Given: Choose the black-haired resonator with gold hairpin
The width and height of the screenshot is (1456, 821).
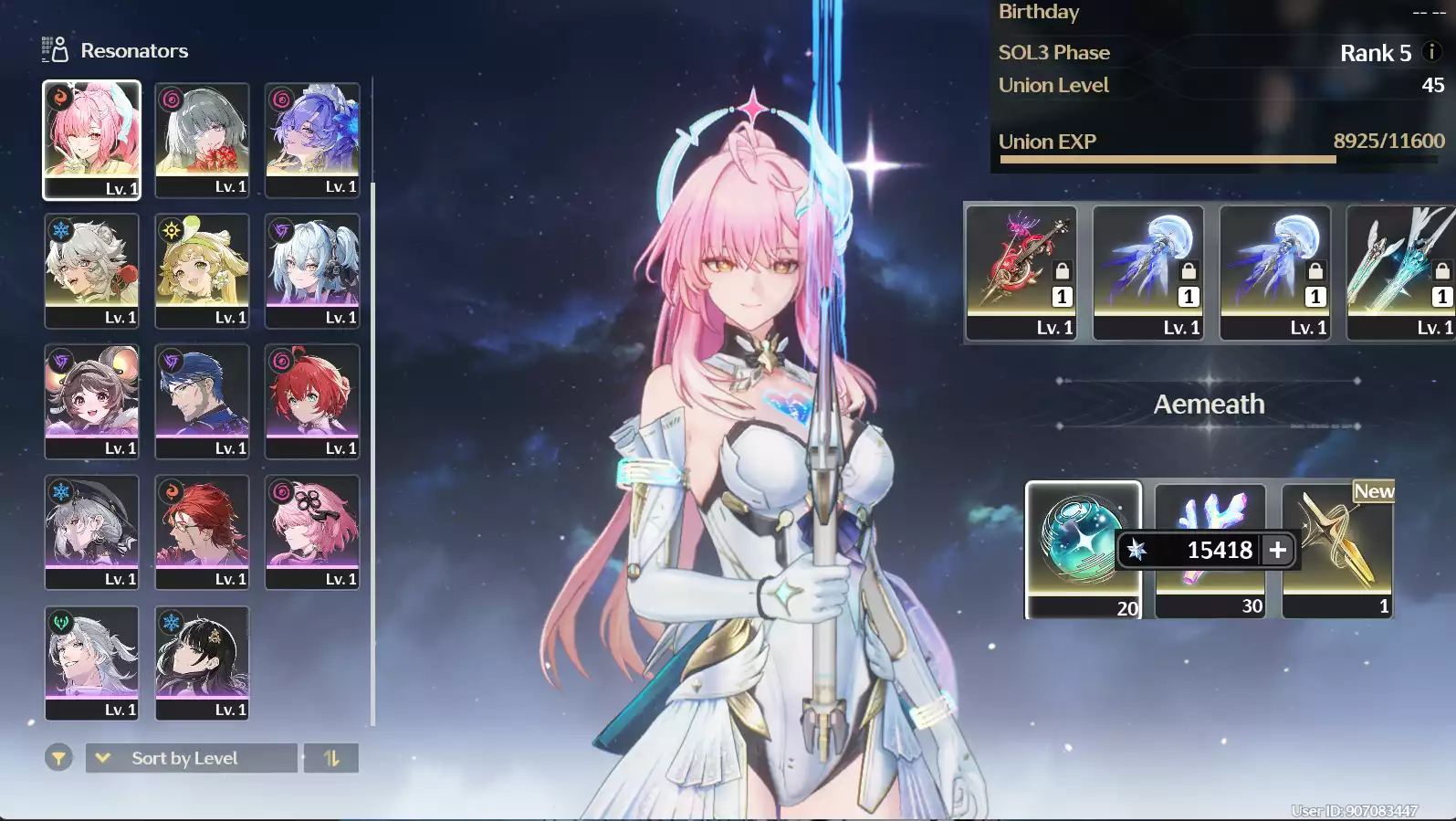Looking at the screenshot, I should [202, 662].
